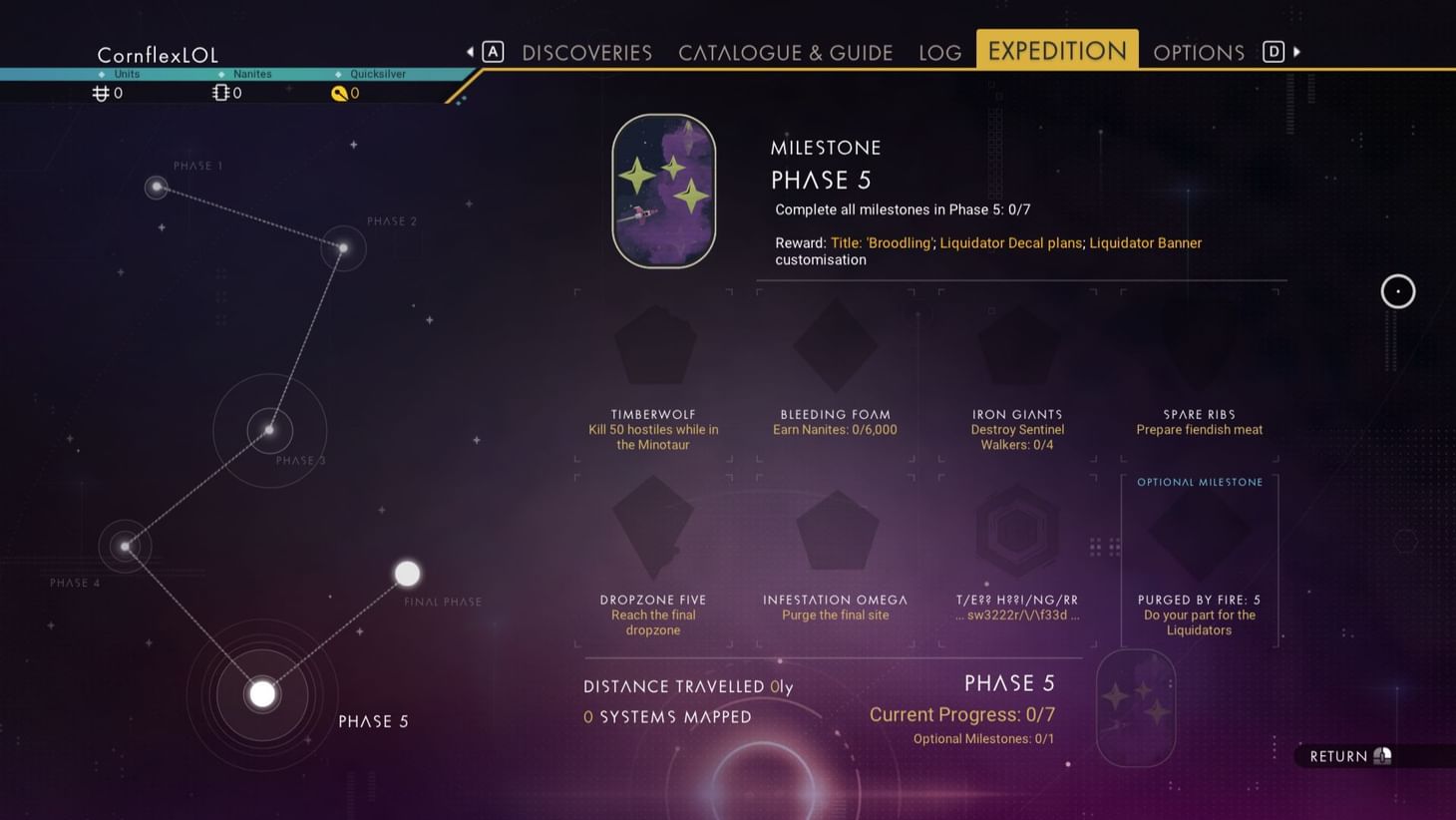Select the Timberwolf milestone icon
Image resolution: width=1456 pixels, height=820 pixels.
(x=653, y=344)
